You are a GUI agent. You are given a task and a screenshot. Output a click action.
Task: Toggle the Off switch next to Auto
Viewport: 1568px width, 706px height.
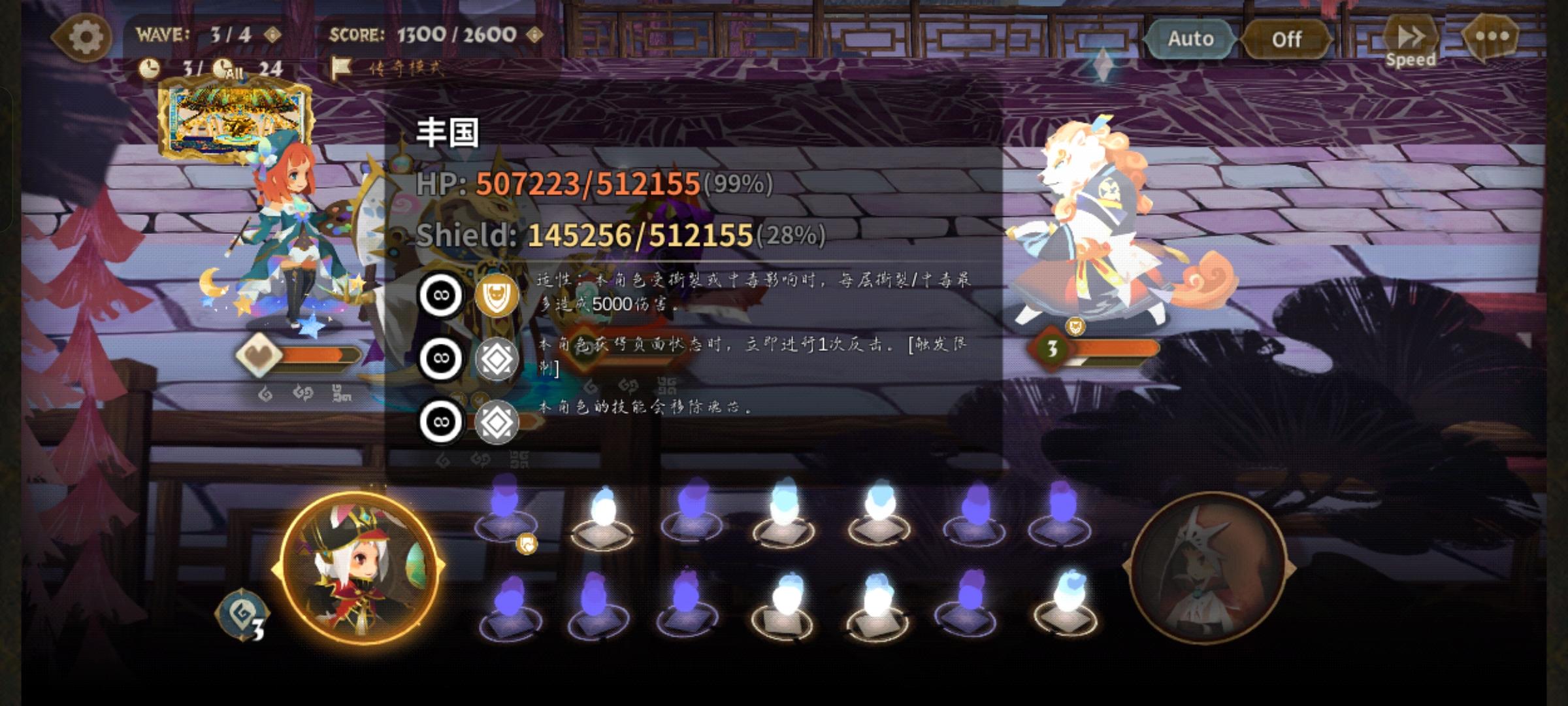(x=1286, y=39)
